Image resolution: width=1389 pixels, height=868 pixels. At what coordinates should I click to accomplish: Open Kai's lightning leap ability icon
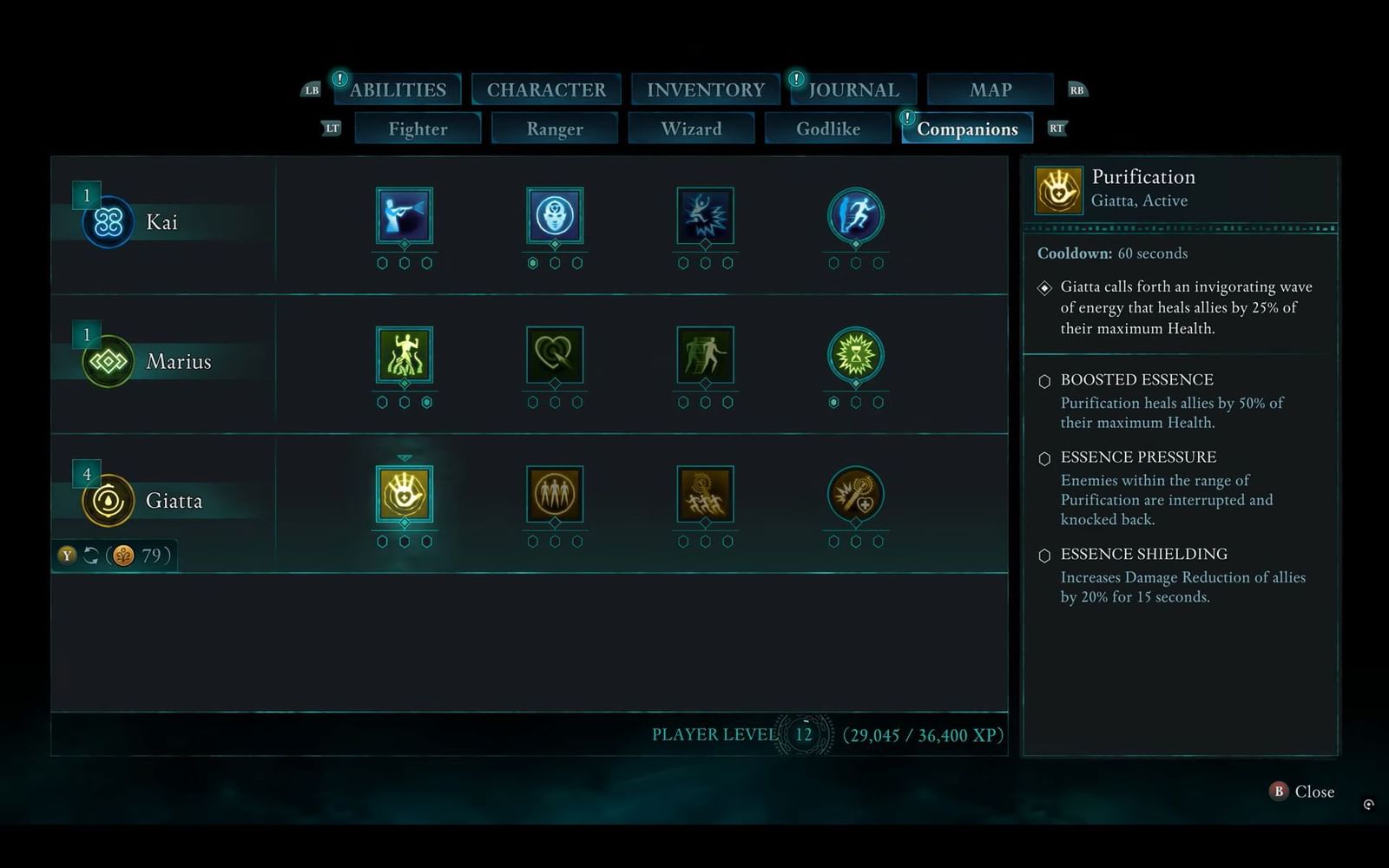(706, 220)
